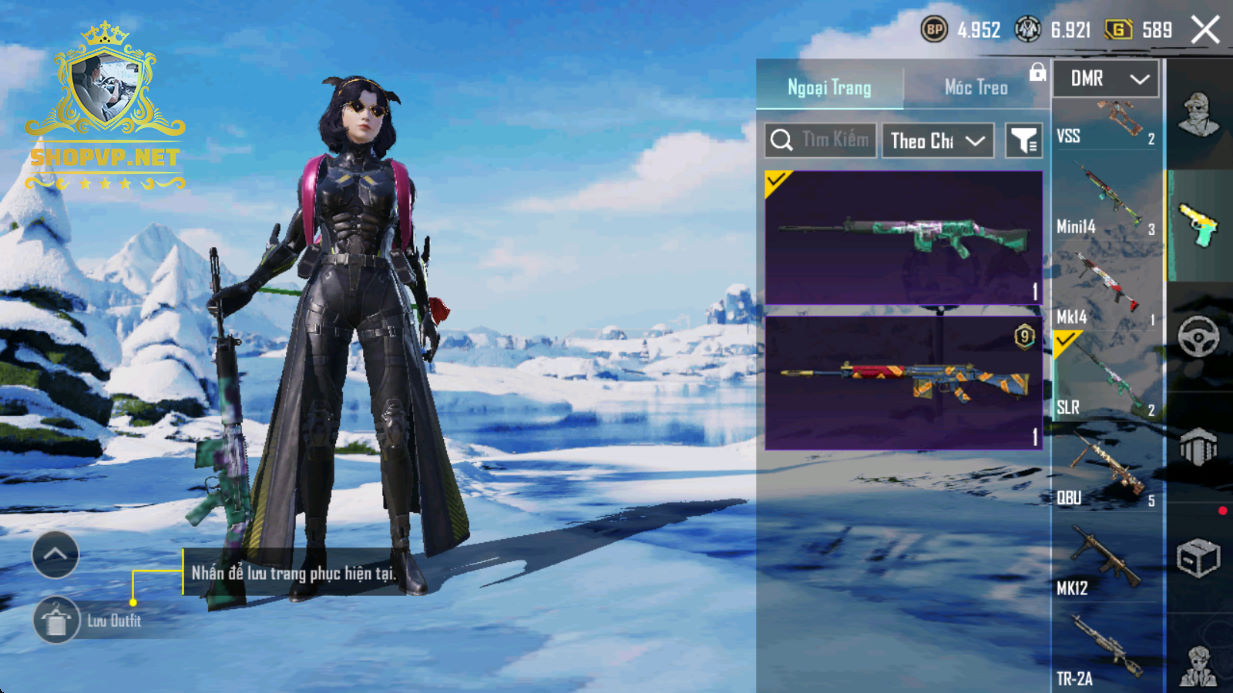1233x693 pixels.
Task: Select the TR-2A weapon entry
Action: 1106,652
